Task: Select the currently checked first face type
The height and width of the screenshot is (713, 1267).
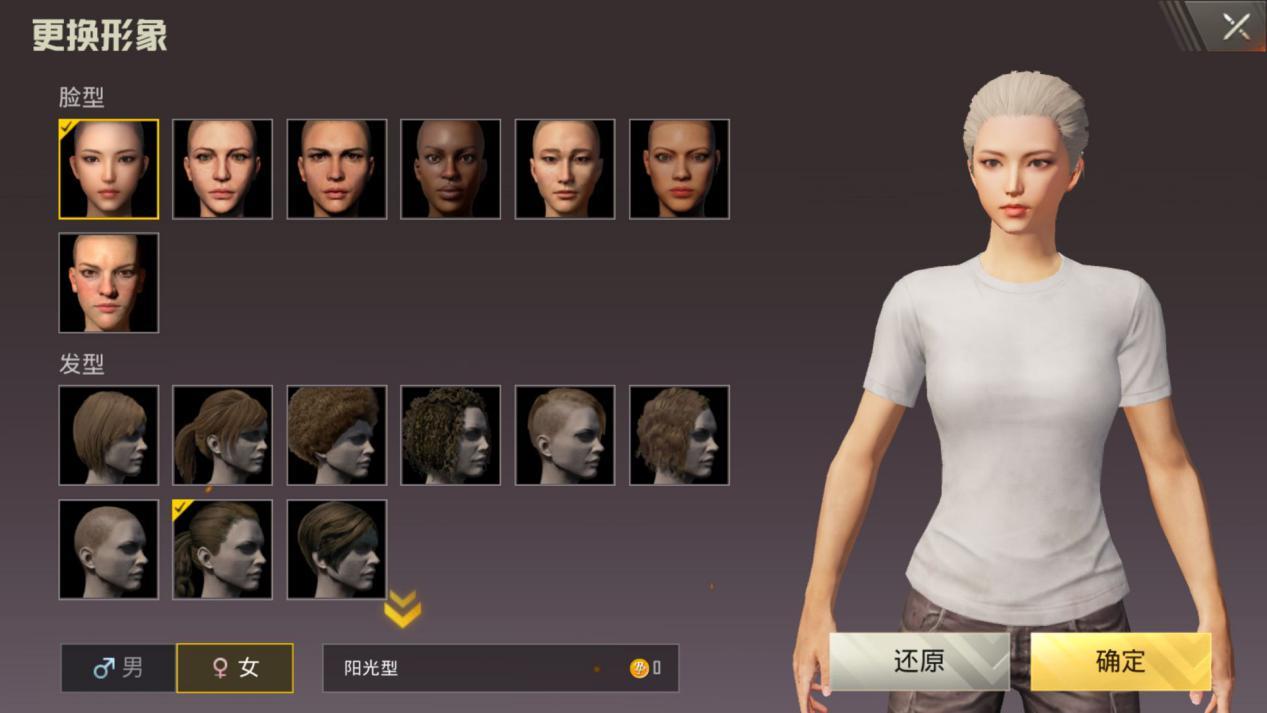Action: pos(109,169)
